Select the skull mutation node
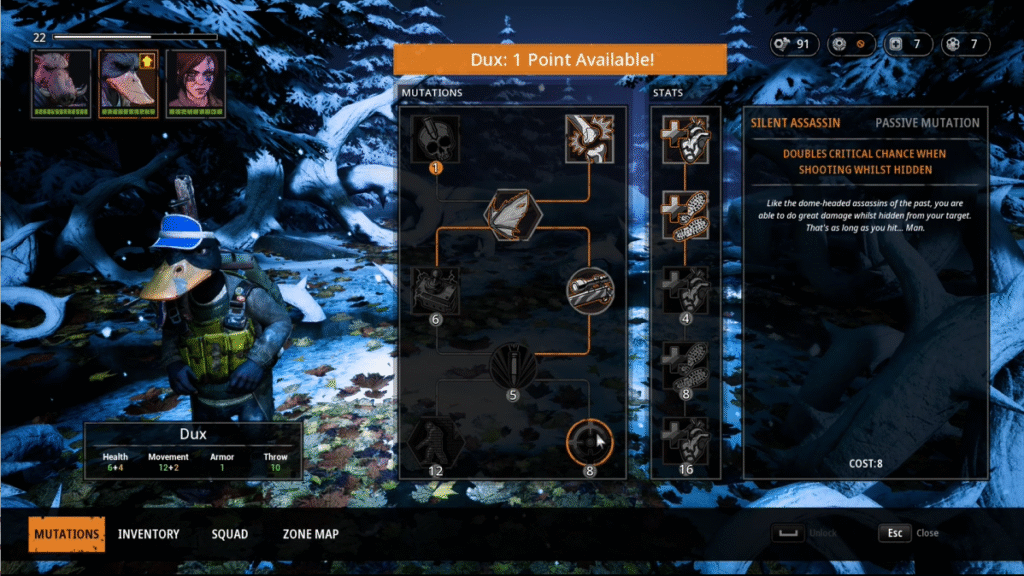This screenshot has width=1024, height=576. pos(436,140)
